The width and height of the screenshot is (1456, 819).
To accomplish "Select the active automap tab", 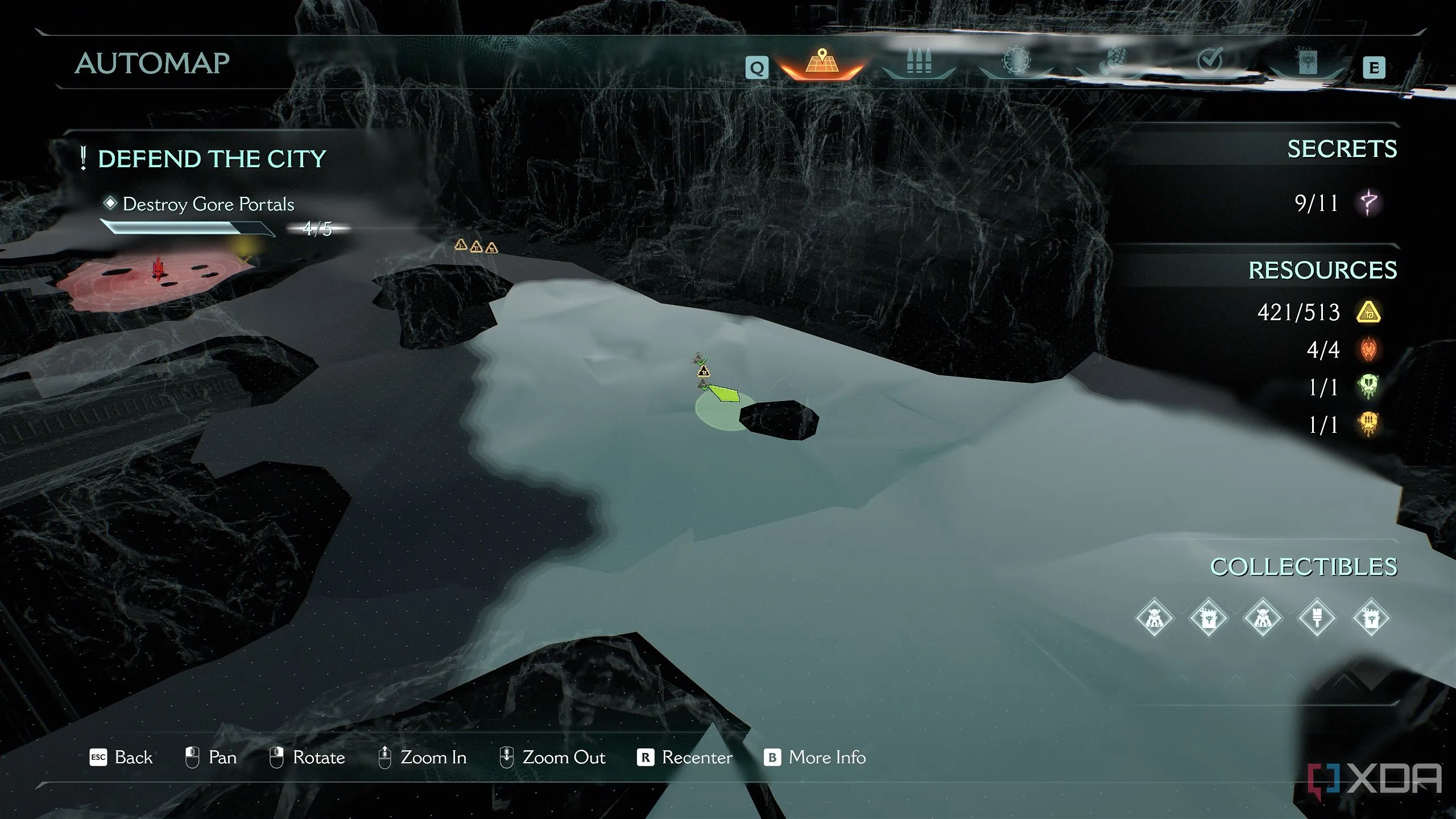I will [822, 63].
